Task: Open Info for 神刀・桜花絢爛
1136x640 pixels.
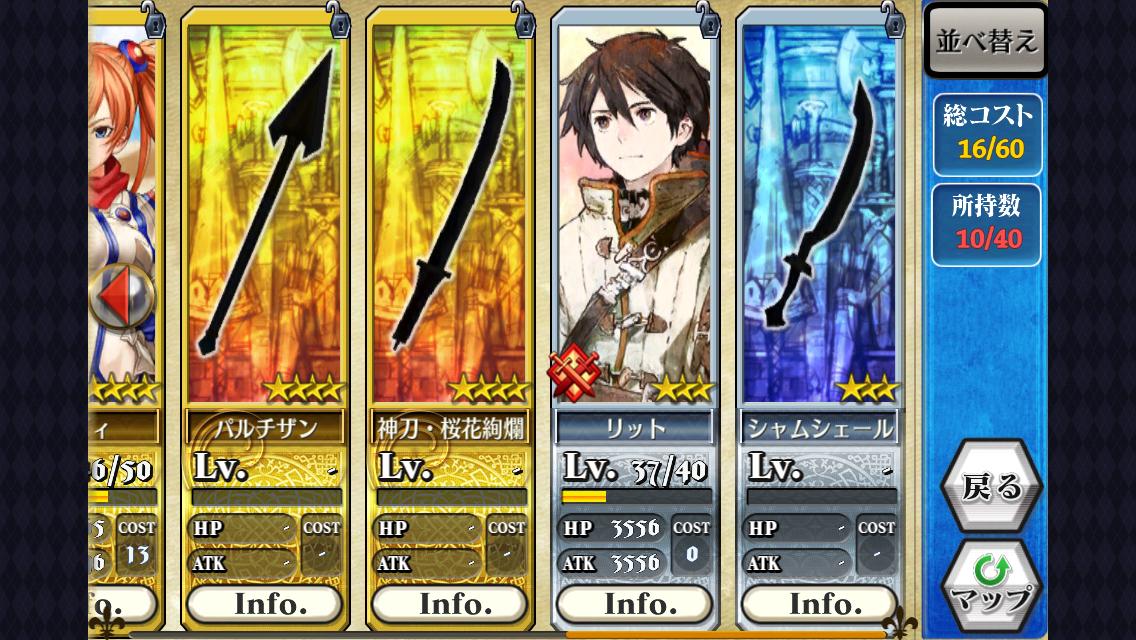Action: 449,604
